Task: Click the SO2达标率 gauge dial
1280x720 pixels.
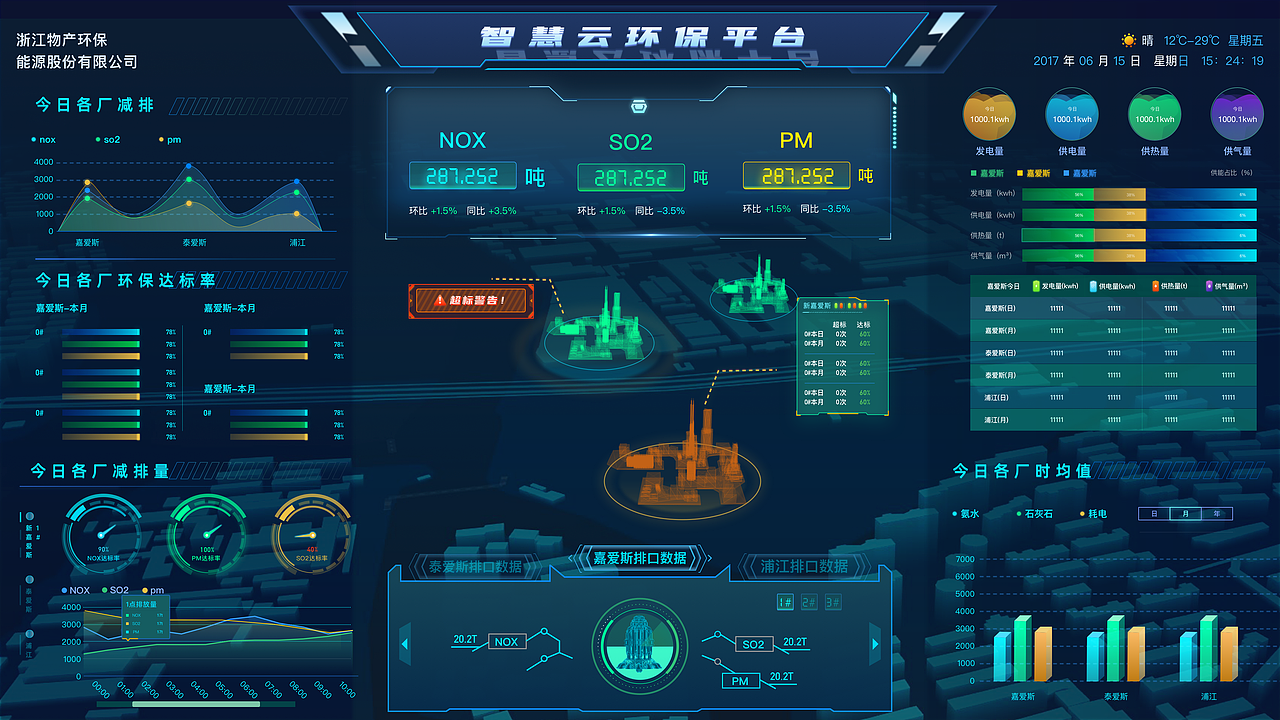Action: tap(311, 535)
